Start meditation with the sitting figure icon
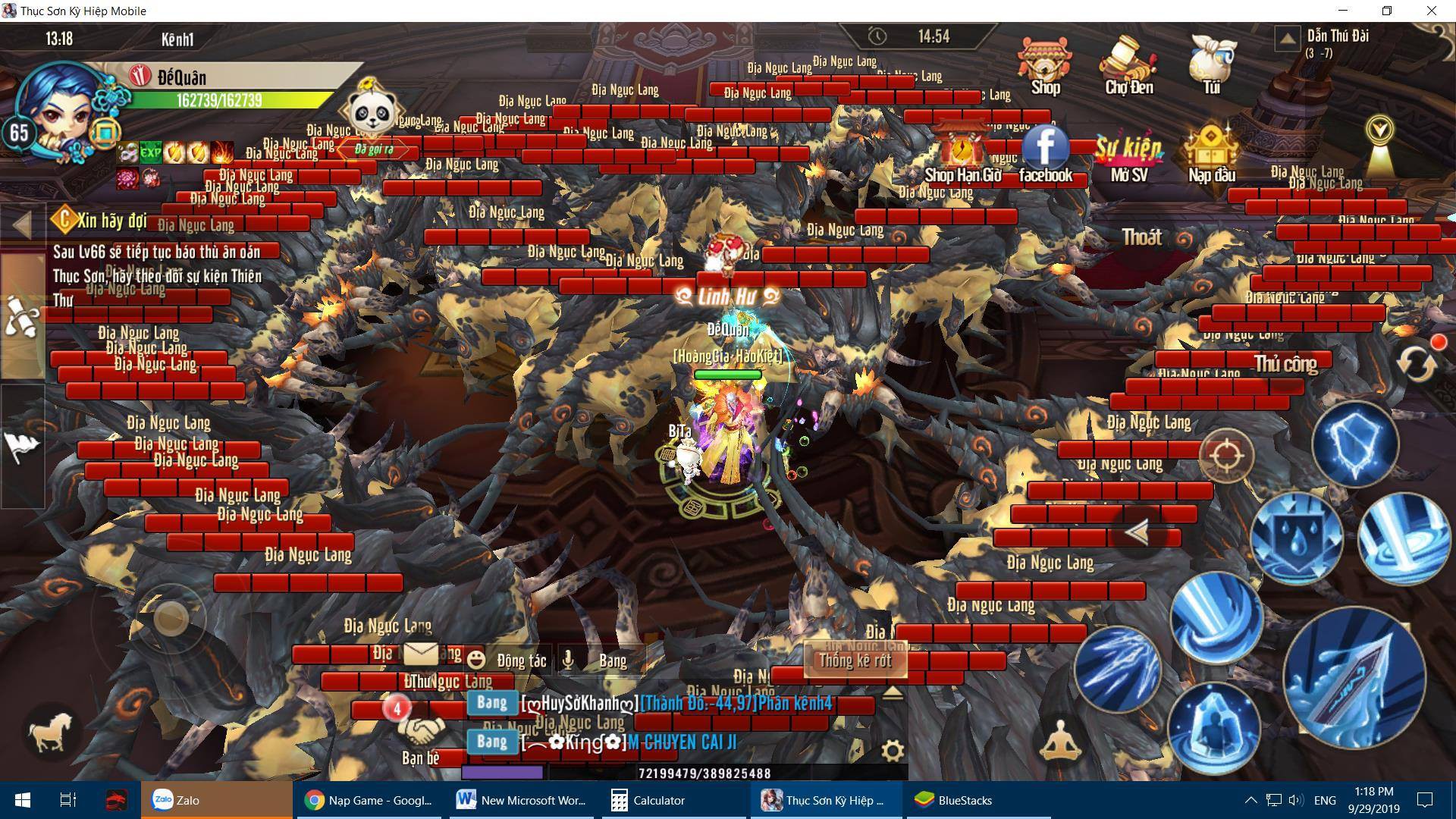This screenshot has width=1456, height=819. pyautogui.click(x=1060, y=740)
